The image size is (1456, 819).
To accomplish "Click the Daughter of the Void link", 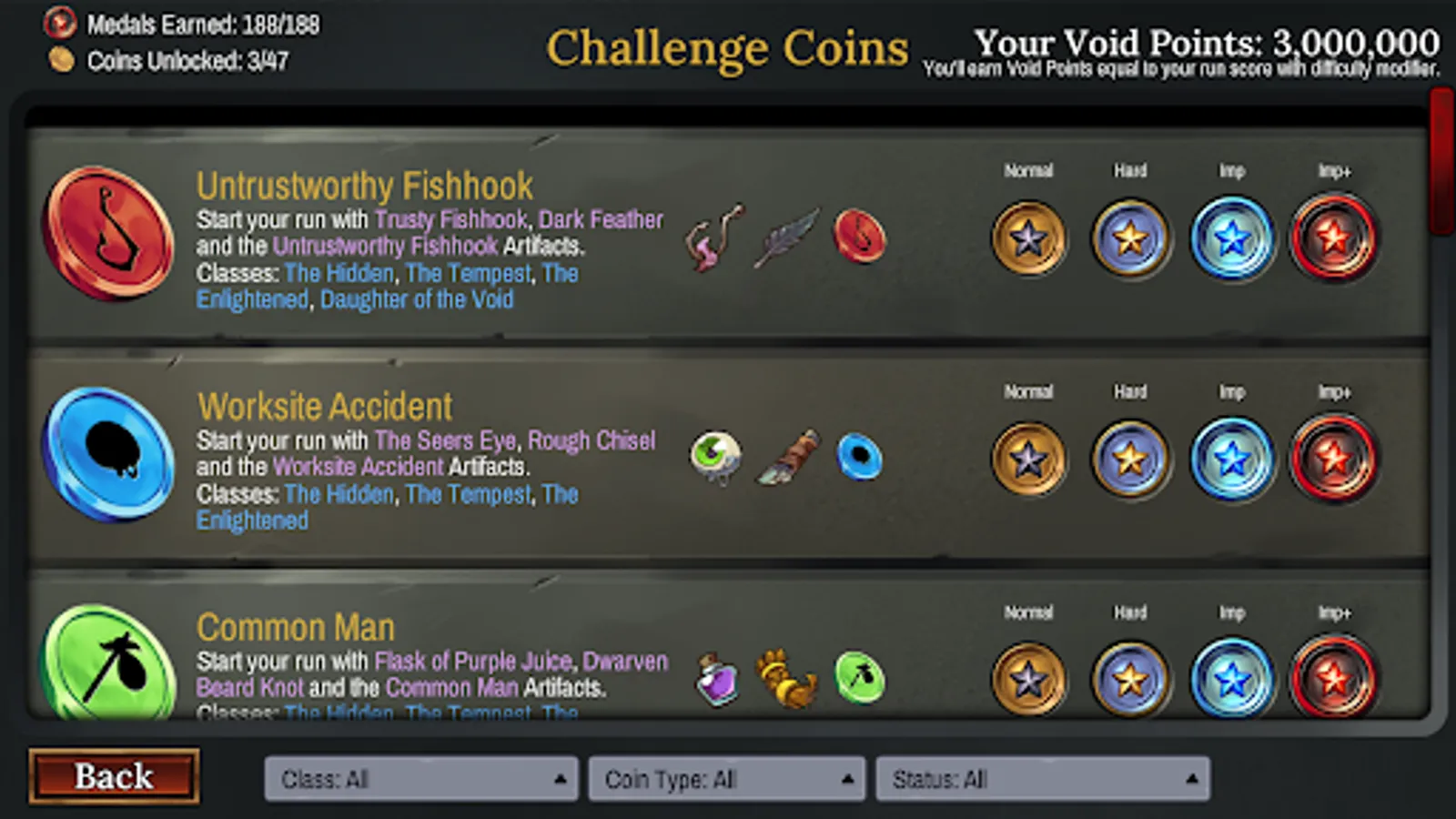I will (418, 299).
